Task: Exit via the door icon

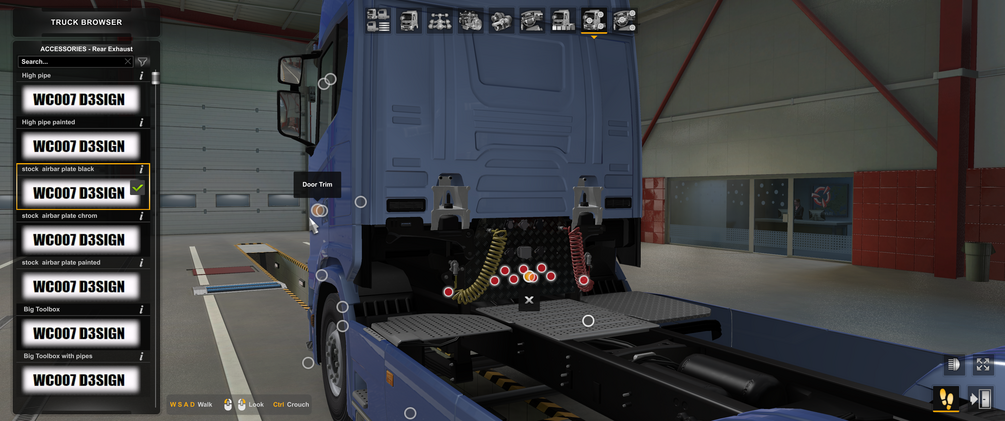Action: click(982, 400)
